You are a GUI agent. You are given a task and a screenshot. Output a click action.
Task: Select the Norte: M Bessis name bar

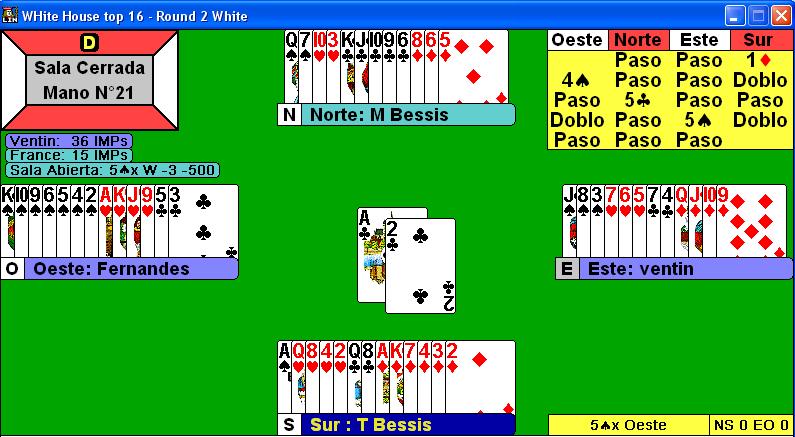click(406, 115)
